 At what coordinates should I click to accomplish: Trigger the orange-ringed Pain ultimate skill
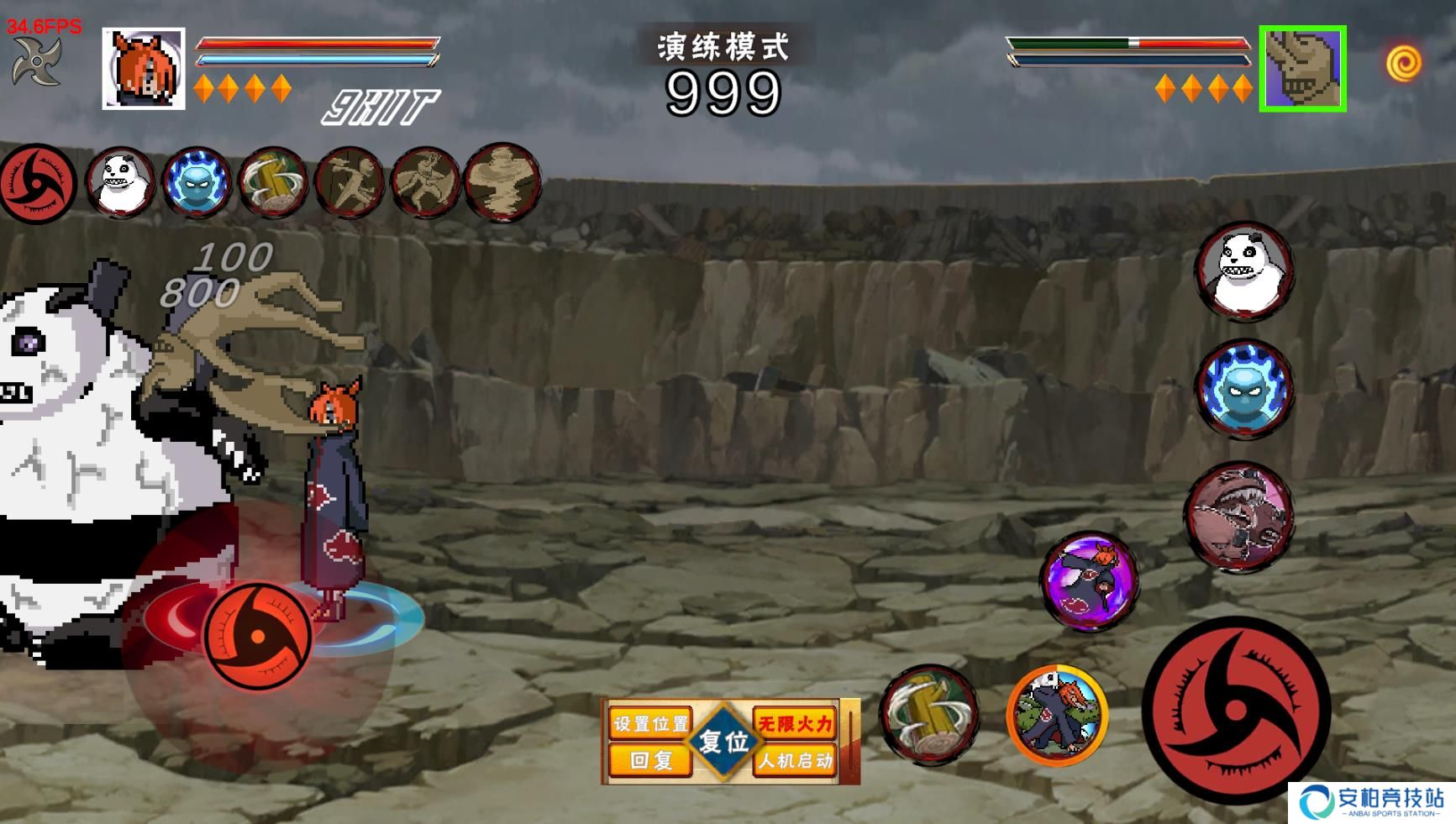[x=1057, y=715]
